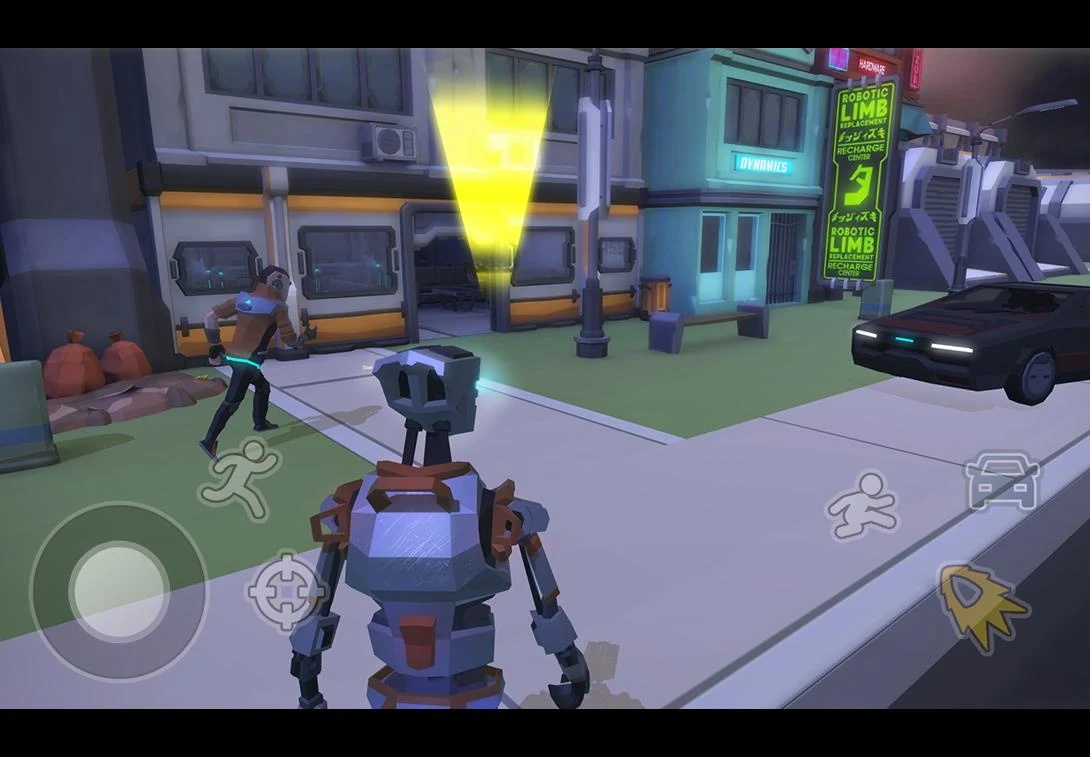Screen dimensions: 1090x757
Task: Tap the car vehicle button
Action: [1002, 482]
